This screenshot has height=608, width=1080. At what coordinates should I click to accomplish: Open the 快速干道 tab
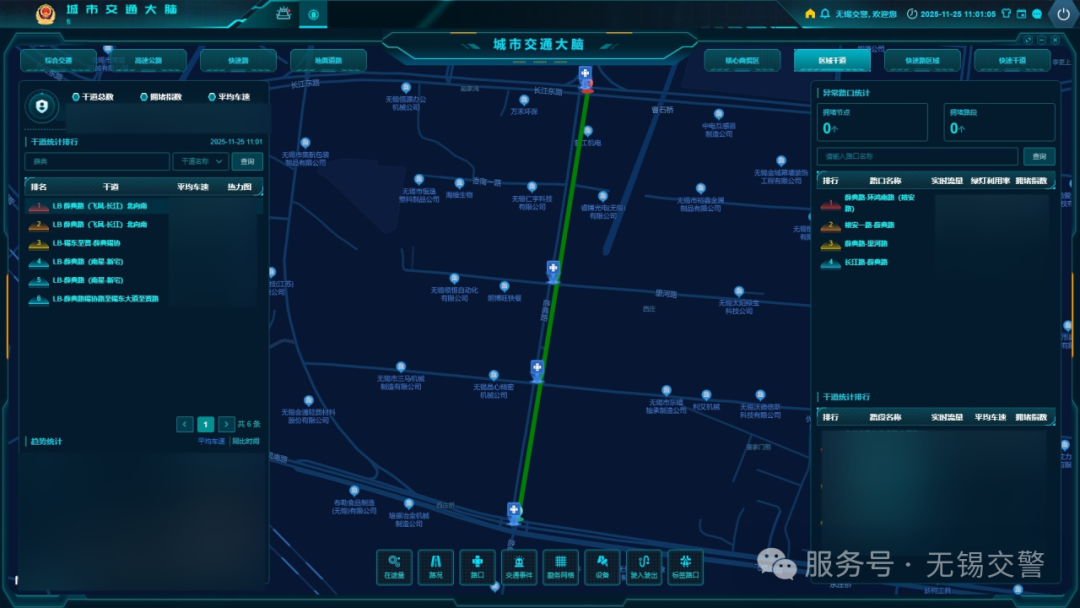pos(1012,60)
